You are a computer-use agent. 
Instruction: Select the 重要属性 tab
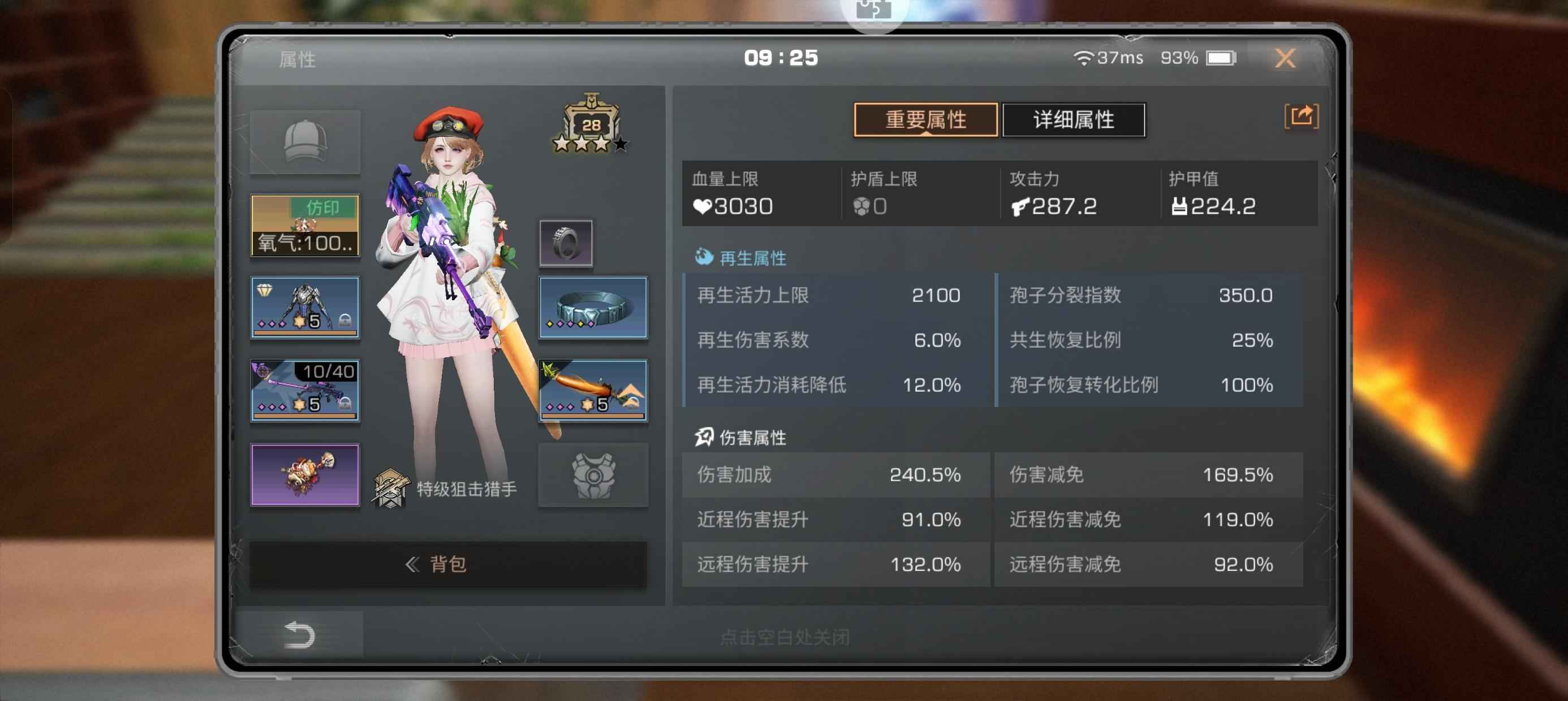point(925,120)
